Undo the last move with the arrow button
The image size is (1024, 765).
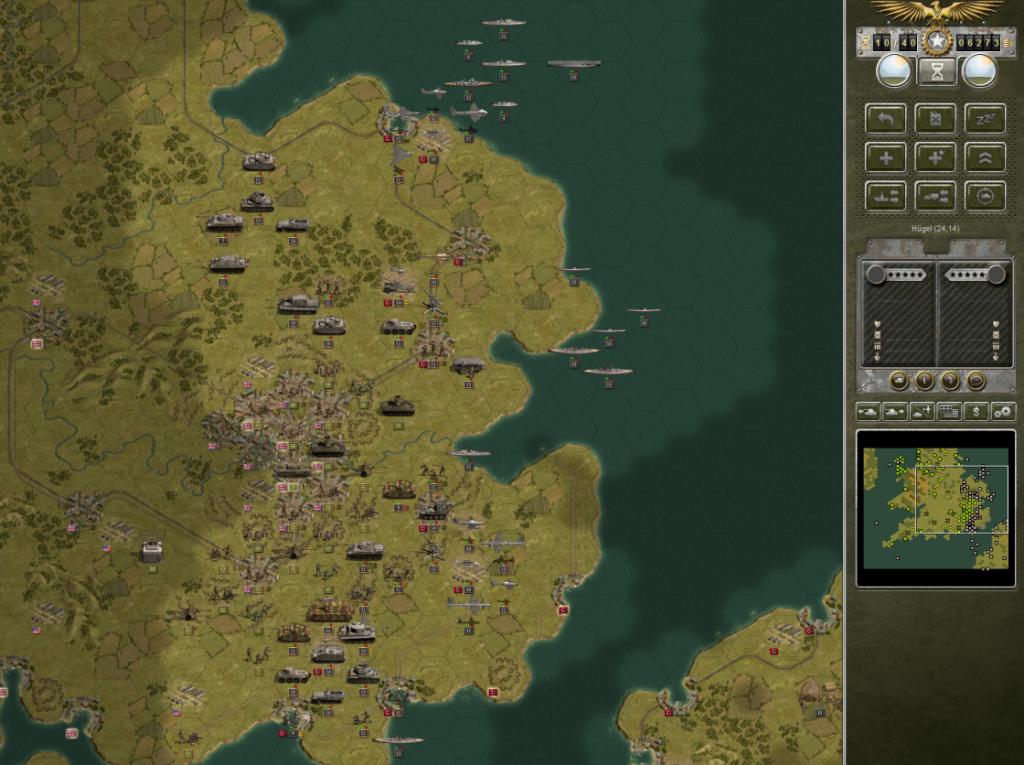[885, 119]
